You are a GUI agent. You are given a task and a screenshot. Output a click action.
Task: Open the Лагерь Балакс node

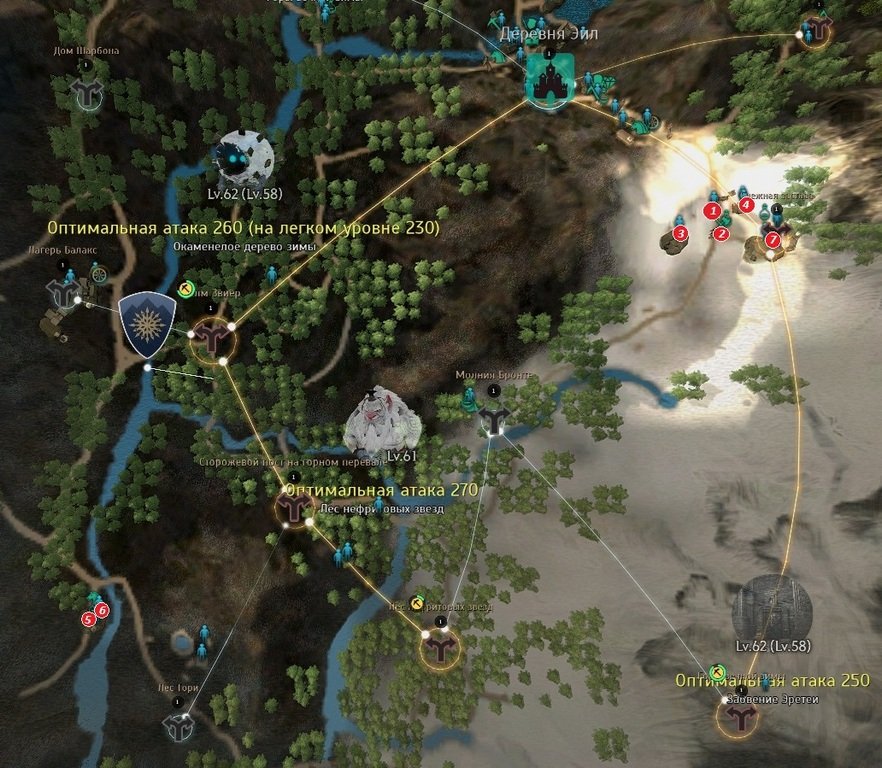coord(64,294)
